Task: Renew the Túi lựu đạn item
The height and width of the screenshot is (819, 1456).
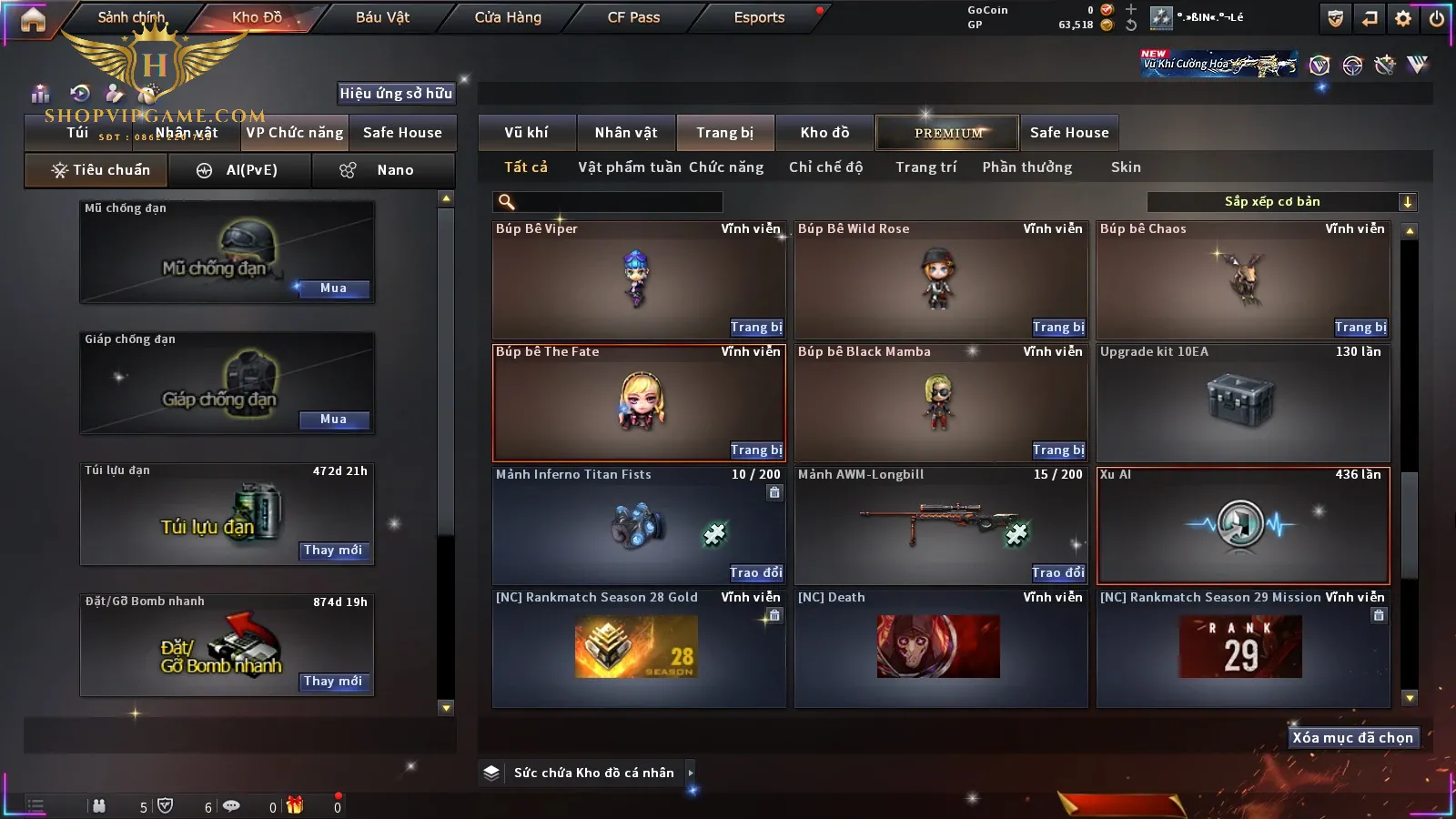Action: pos(333,551)
